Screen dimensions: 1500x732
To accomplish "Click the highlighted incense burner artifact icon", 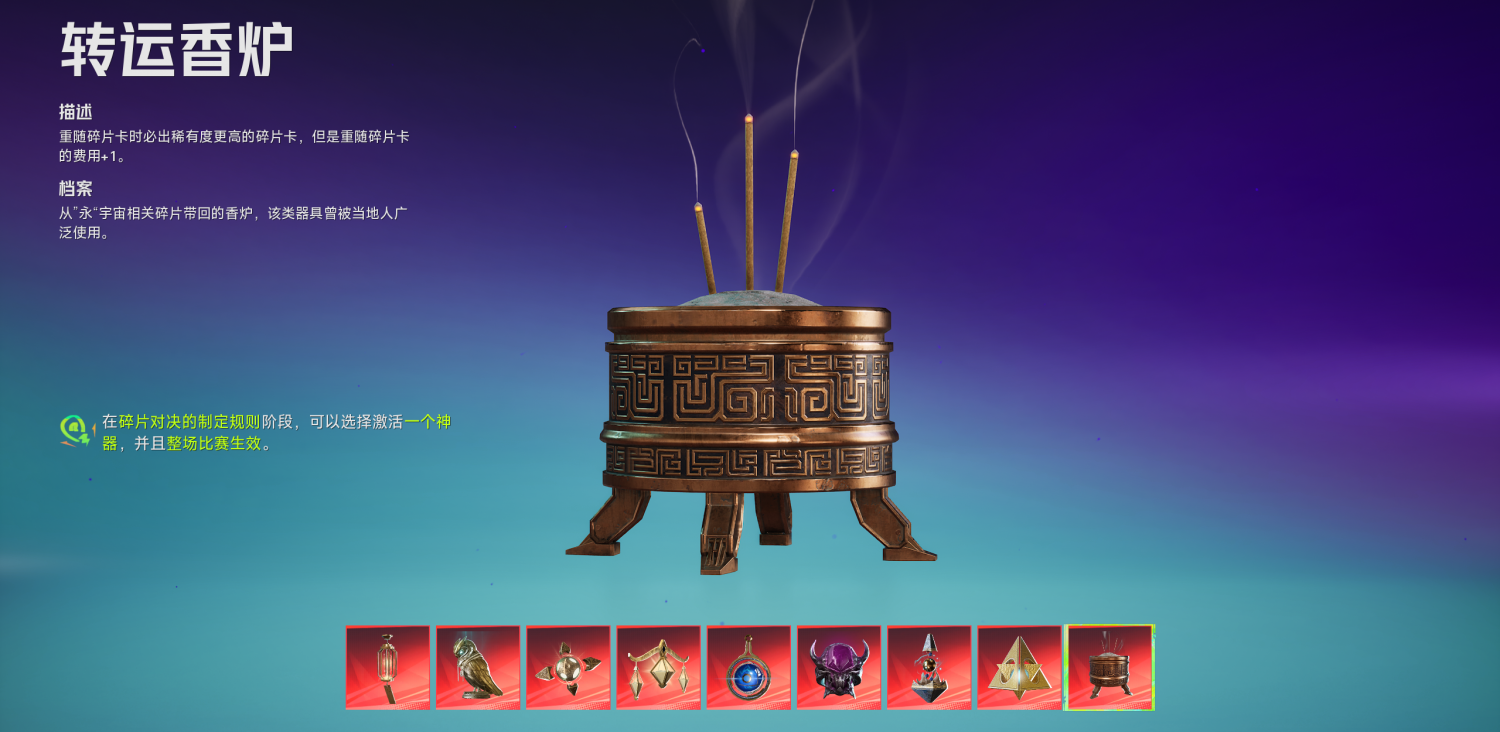I will pos(1108,666).
